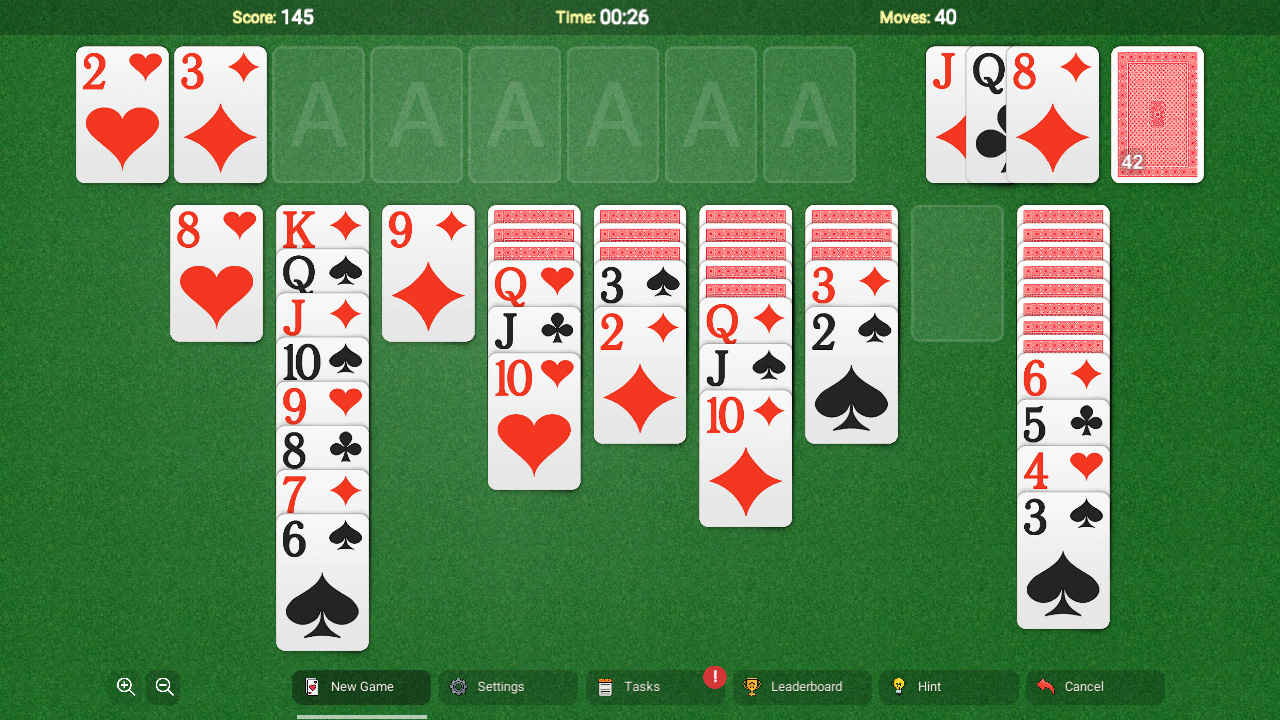
Task: Draw a card from the stock pile
Action: (1157, 114)
